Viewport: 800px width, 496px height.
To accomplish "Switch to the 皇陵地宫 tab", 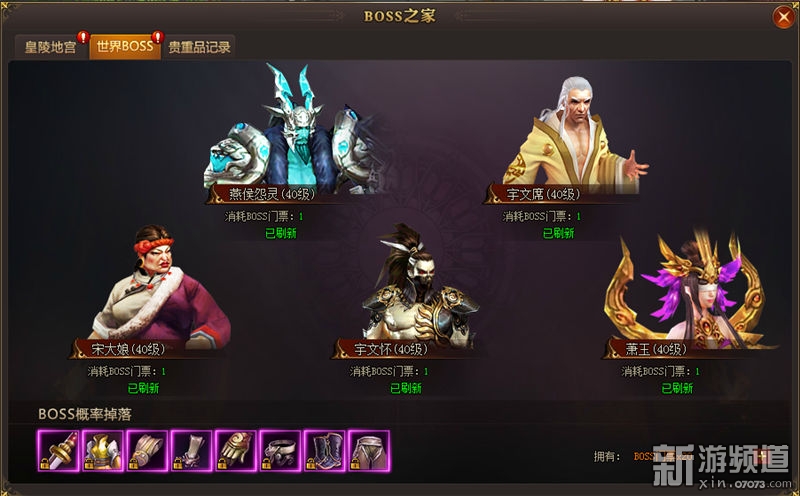I will [50, 47].
